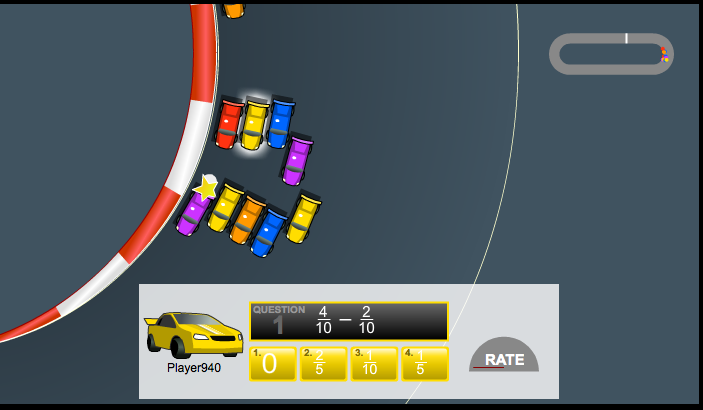Pick answer 3, the fraction 1/10
The width and height of the screenshot is (703, 410).
coord(374,363)
